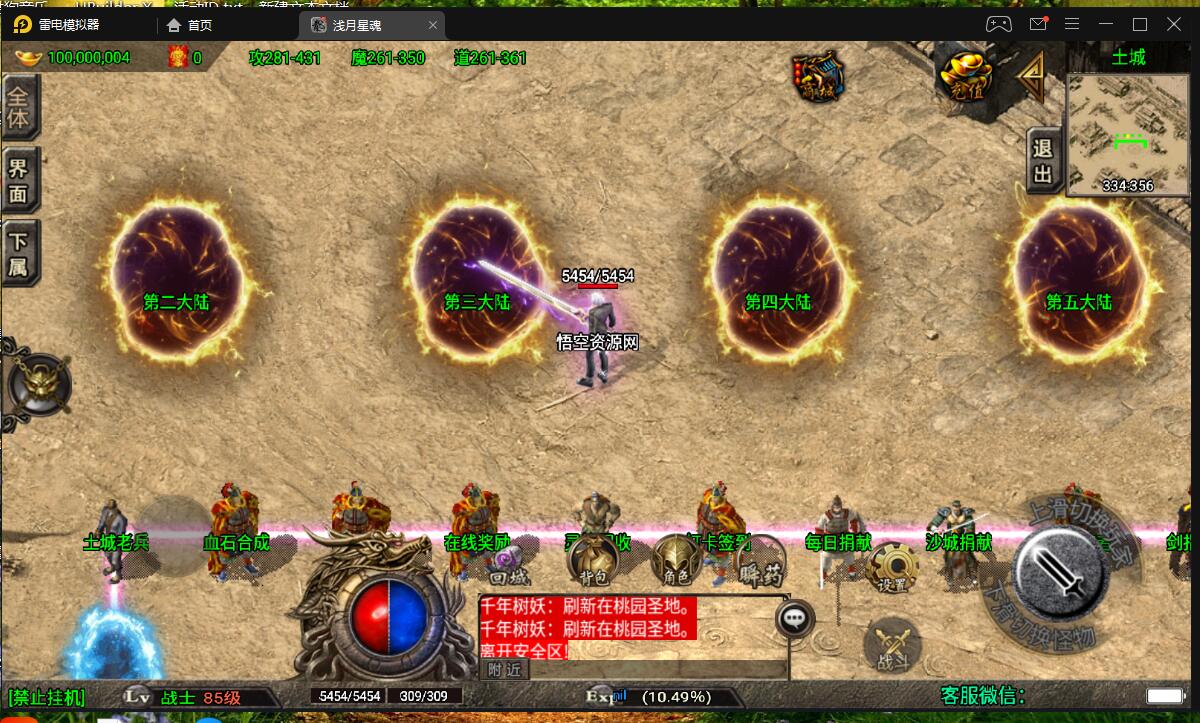Viewport: 1200px width, 723px height.
Task: Switch to the 附近 nearby chat channel
Action: pos(503,670)
